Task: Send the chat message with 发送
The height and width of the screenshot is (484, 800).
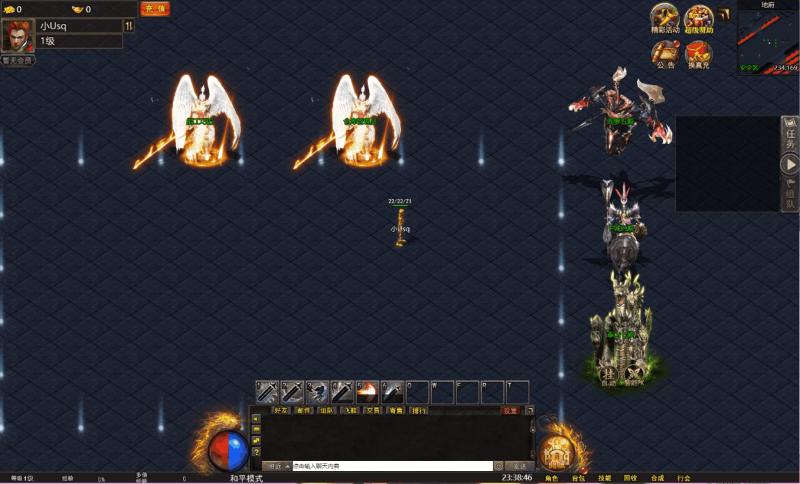Action: pos(519,466)
